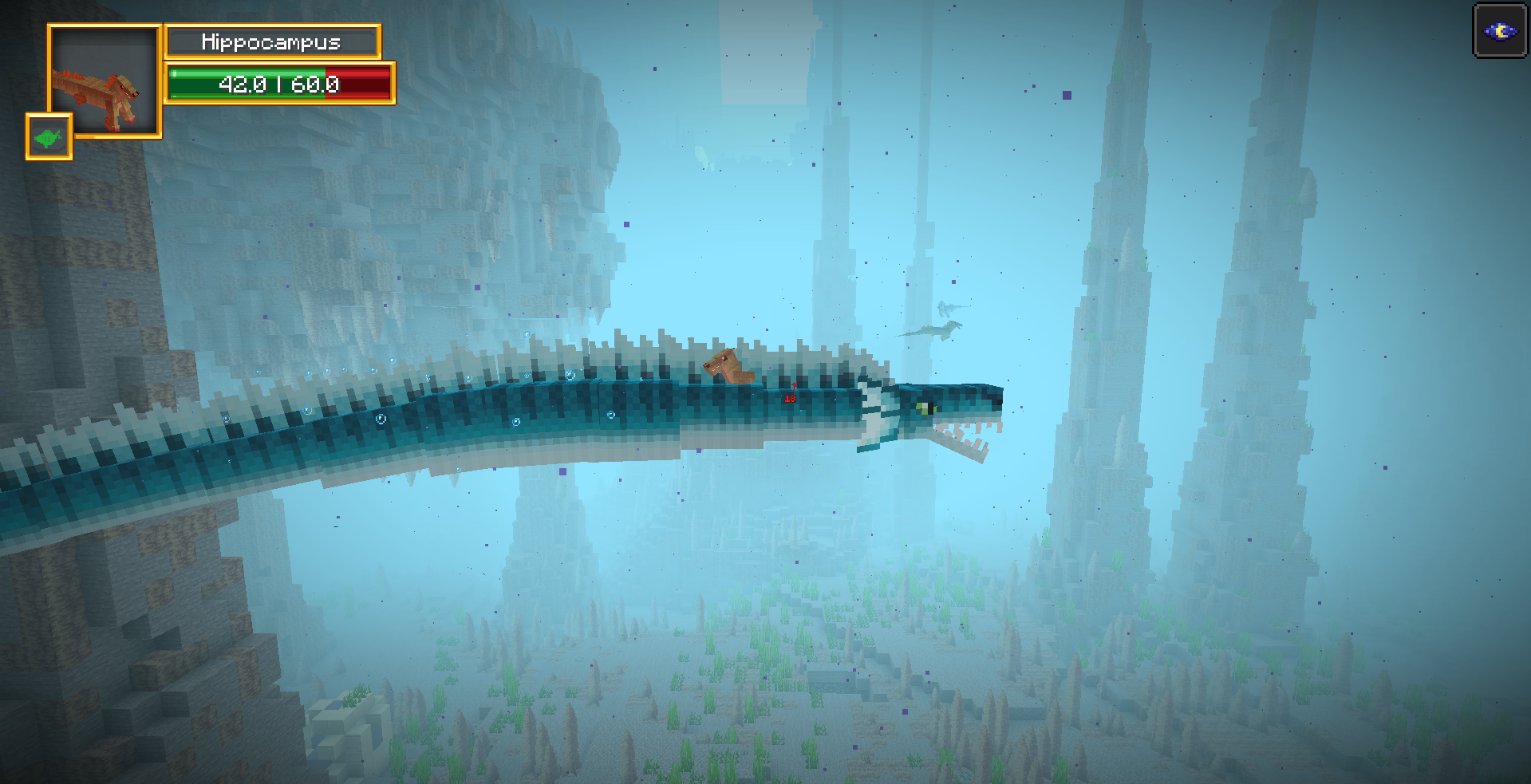
Task: Click the status effect panel top right
Action: 1500,30
